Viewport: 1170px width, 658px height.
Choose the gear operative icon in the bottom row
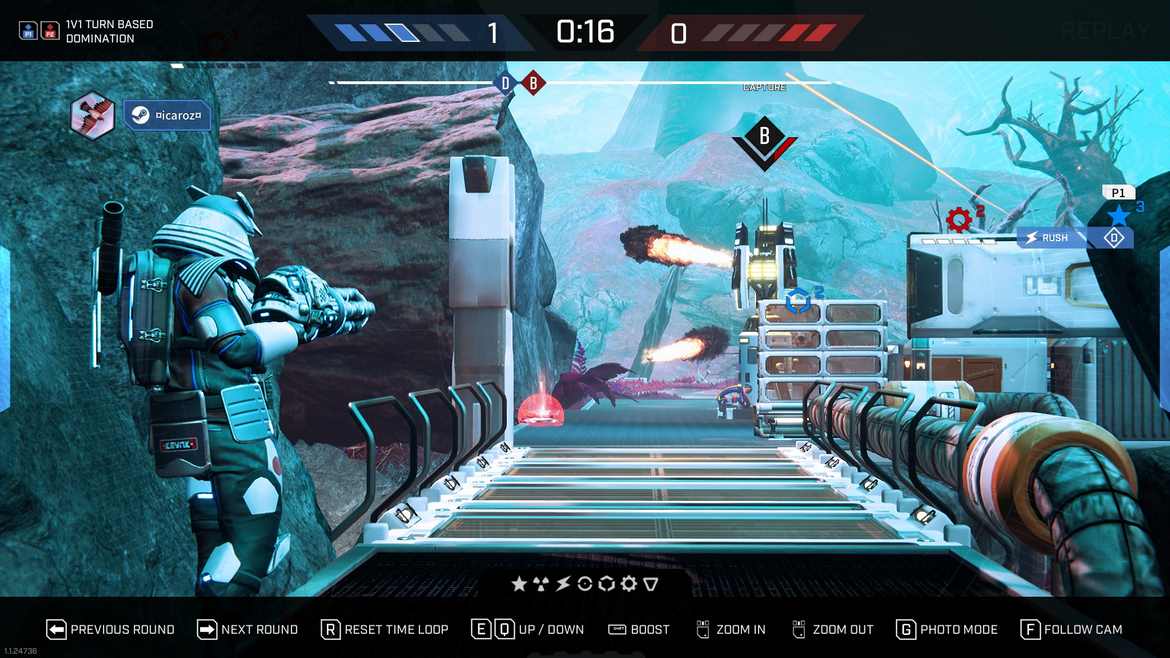coord(629,584)
